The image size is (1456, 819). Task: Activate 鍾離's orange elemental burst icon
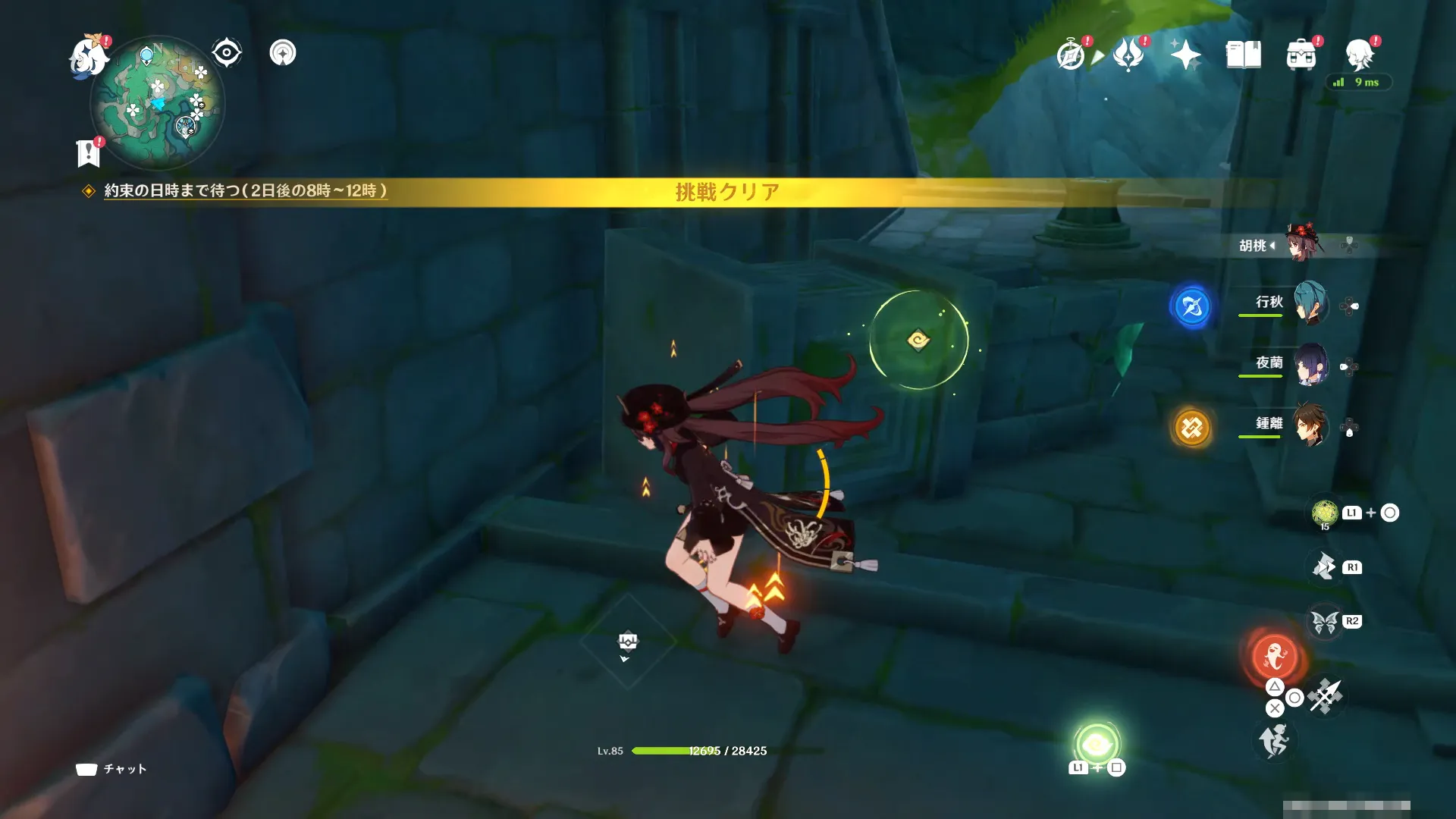[x=1191, y=428]
